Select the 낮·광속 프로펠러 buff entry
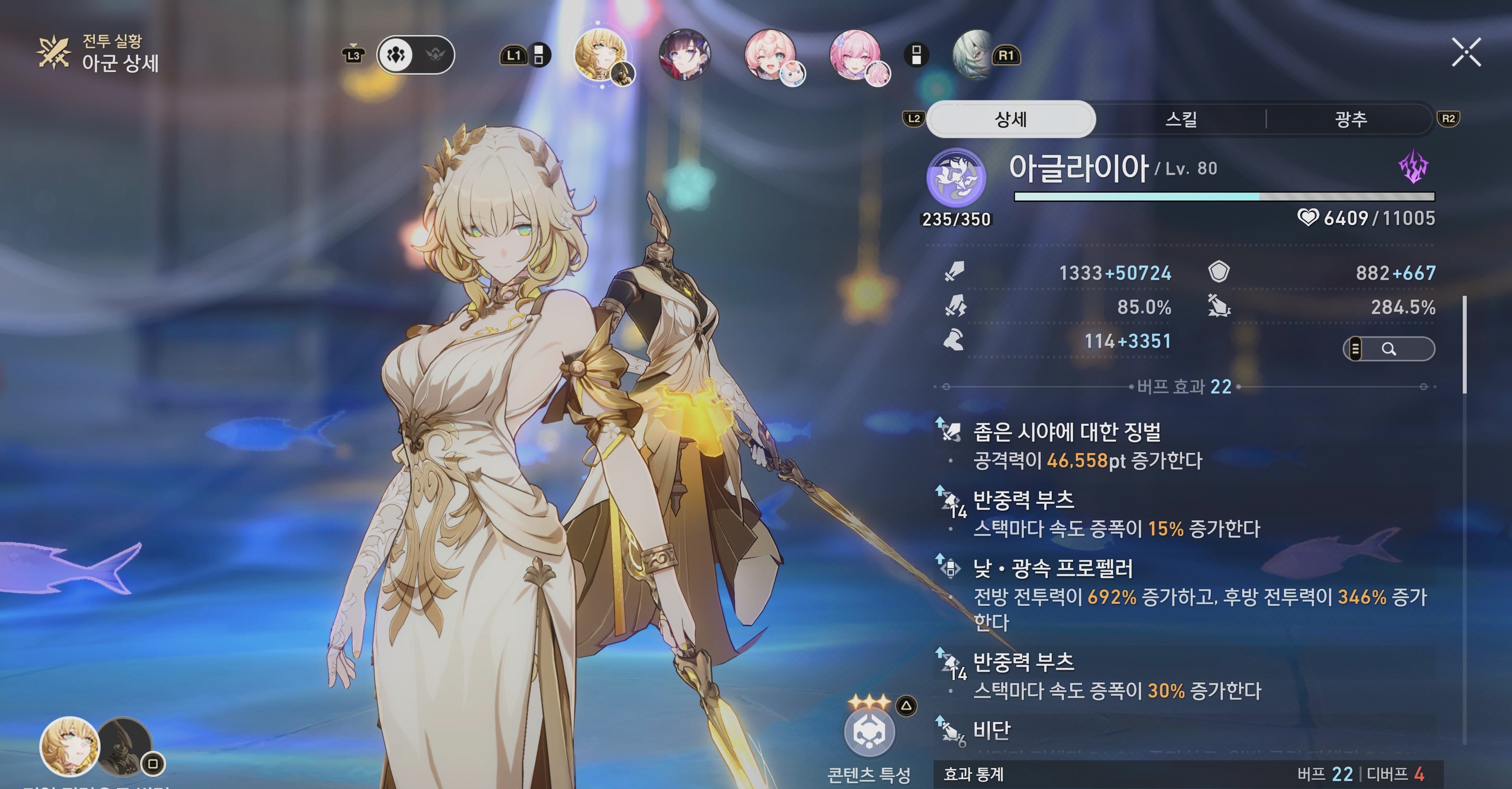This screenshot has width=1512, height=789. click(1053, 568)
